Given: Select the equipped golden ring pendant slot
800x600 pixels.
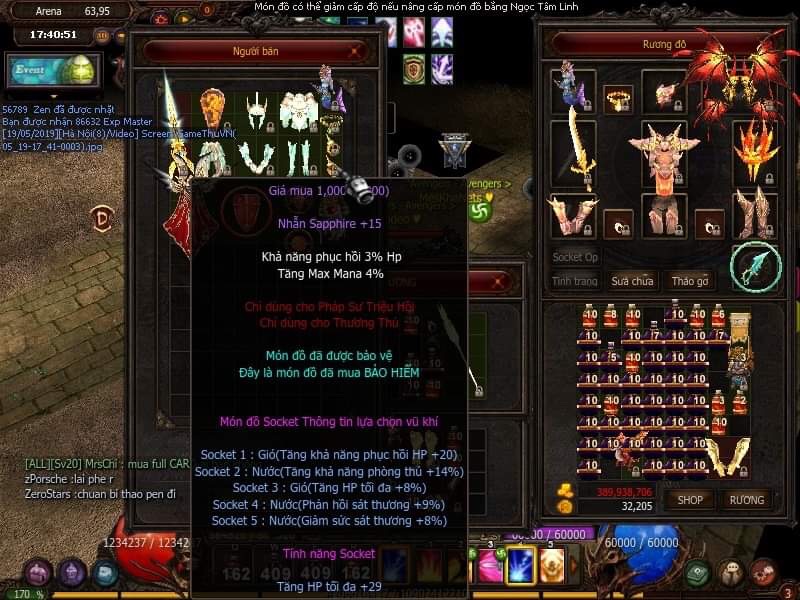Looking at the screenshot, I should tap(618, 98).
